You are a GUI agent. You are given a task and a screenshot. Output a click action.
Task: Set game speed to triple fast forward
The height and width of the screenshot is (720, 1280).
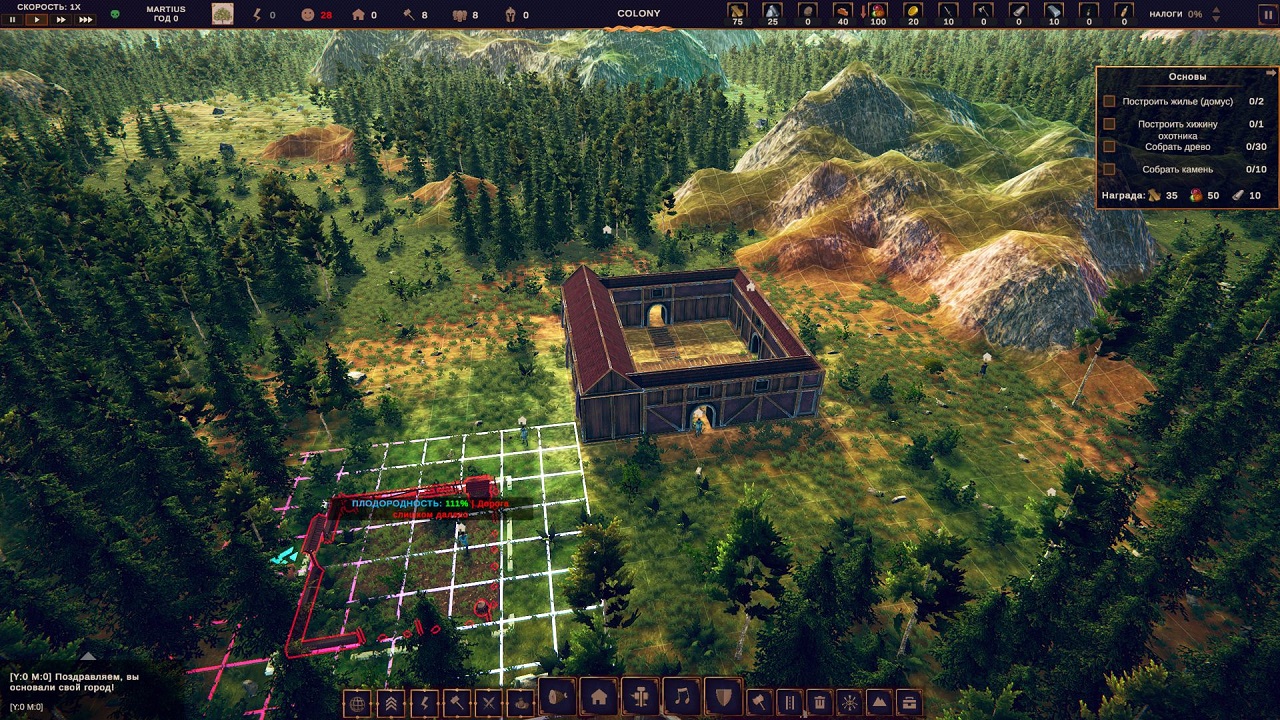tap(86, 19)
